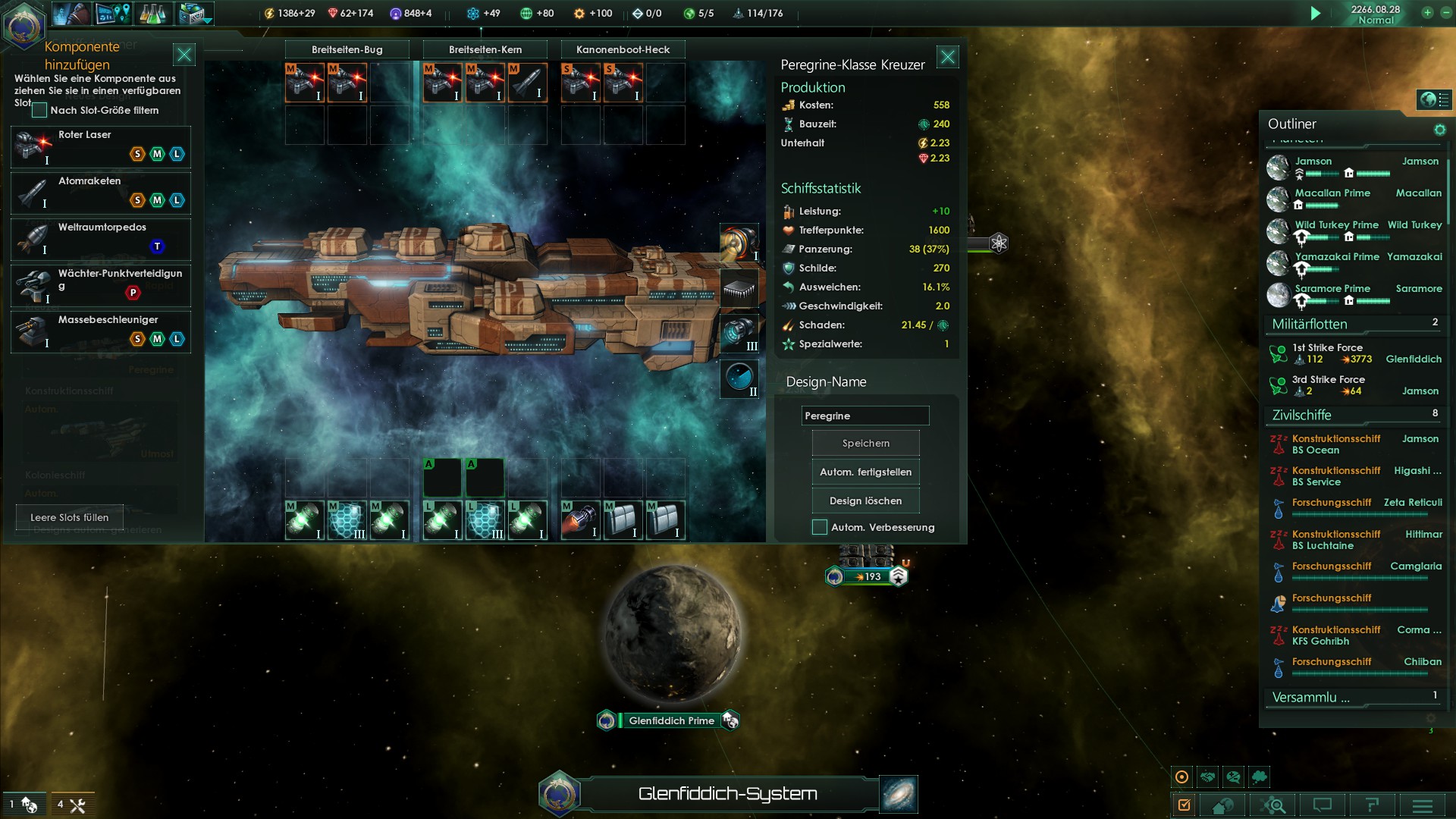Pick Weltraumtorpedos from component list
The image size is (1456, 819).
[101, 239]
